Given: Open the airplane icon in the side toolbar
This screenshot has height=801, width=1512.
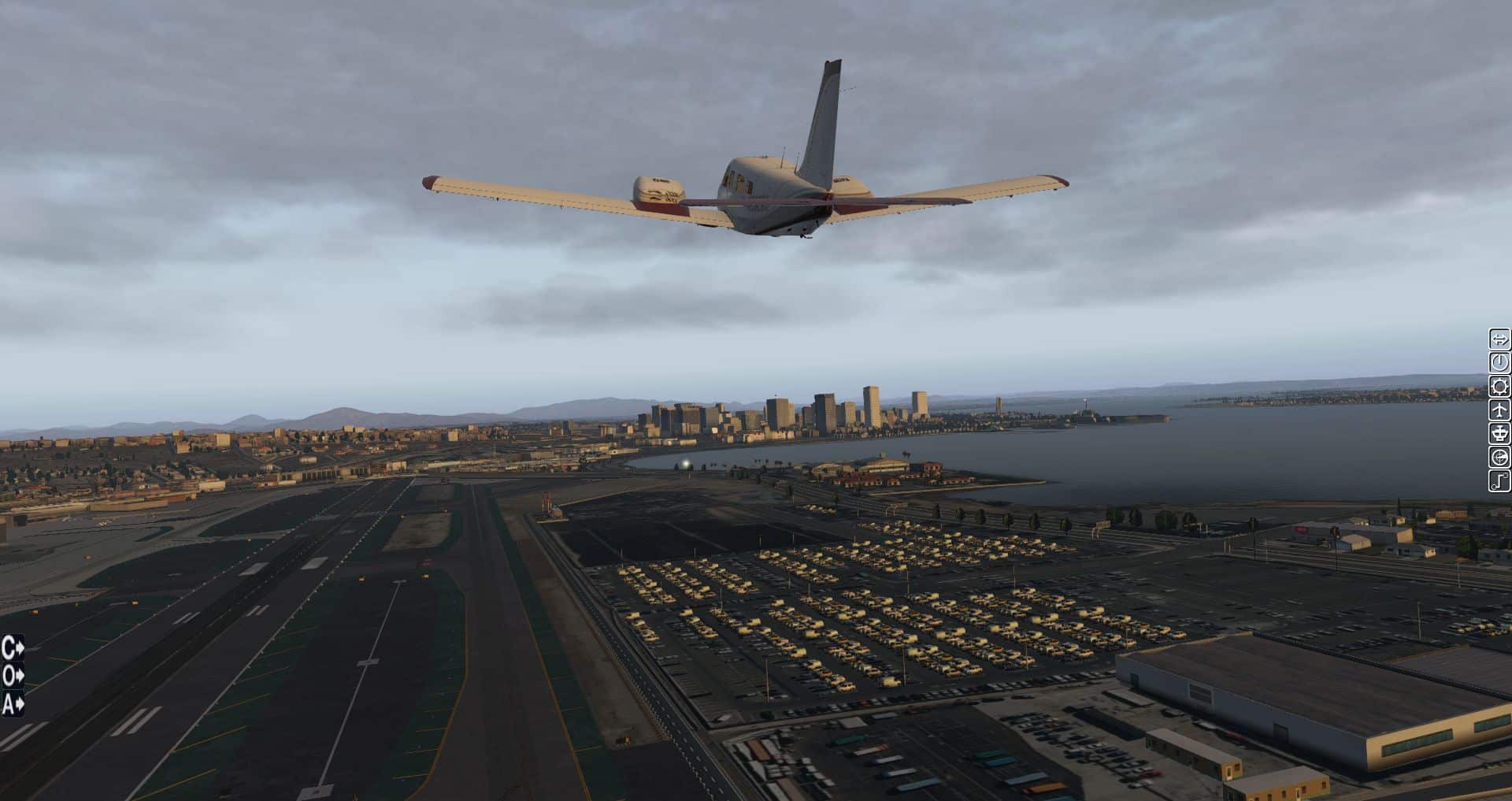Looking at the screenshot, I should click(1499, 410).
